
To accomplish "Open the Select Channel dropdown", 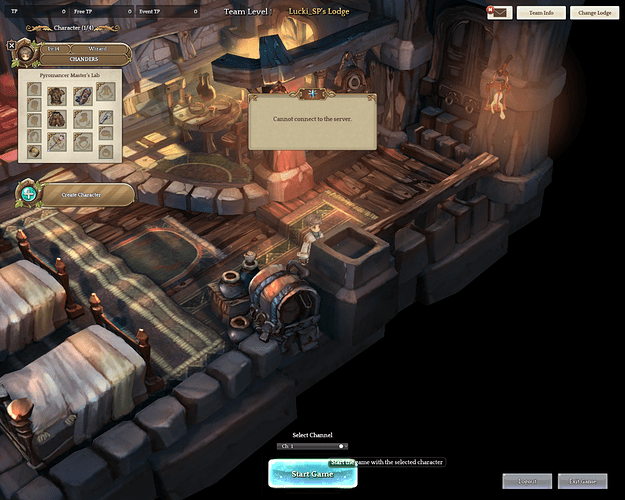I will click(x=312, y=446).
